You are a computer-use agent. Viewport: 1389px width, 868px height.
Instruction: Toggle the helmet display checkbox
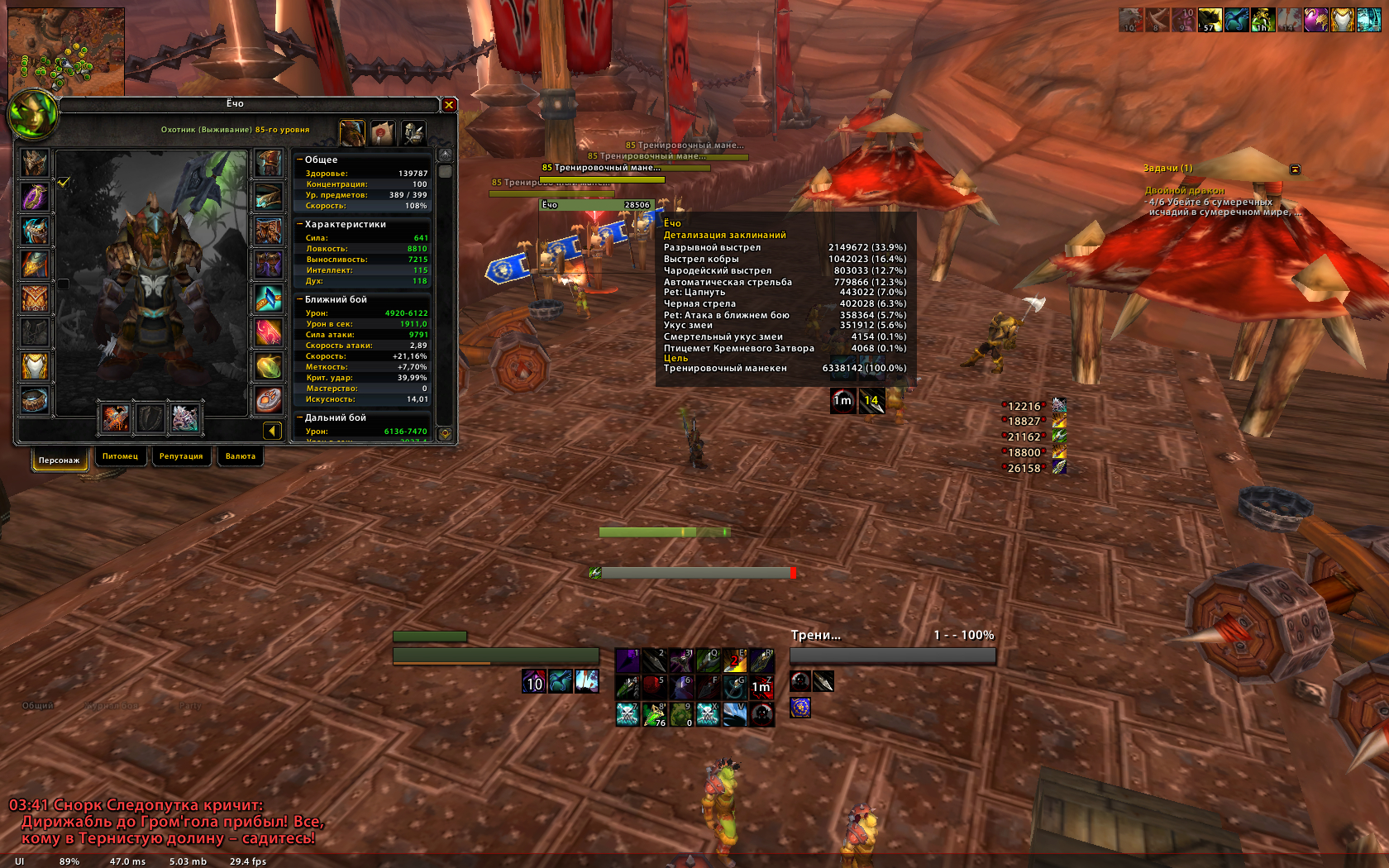(64, 182)
